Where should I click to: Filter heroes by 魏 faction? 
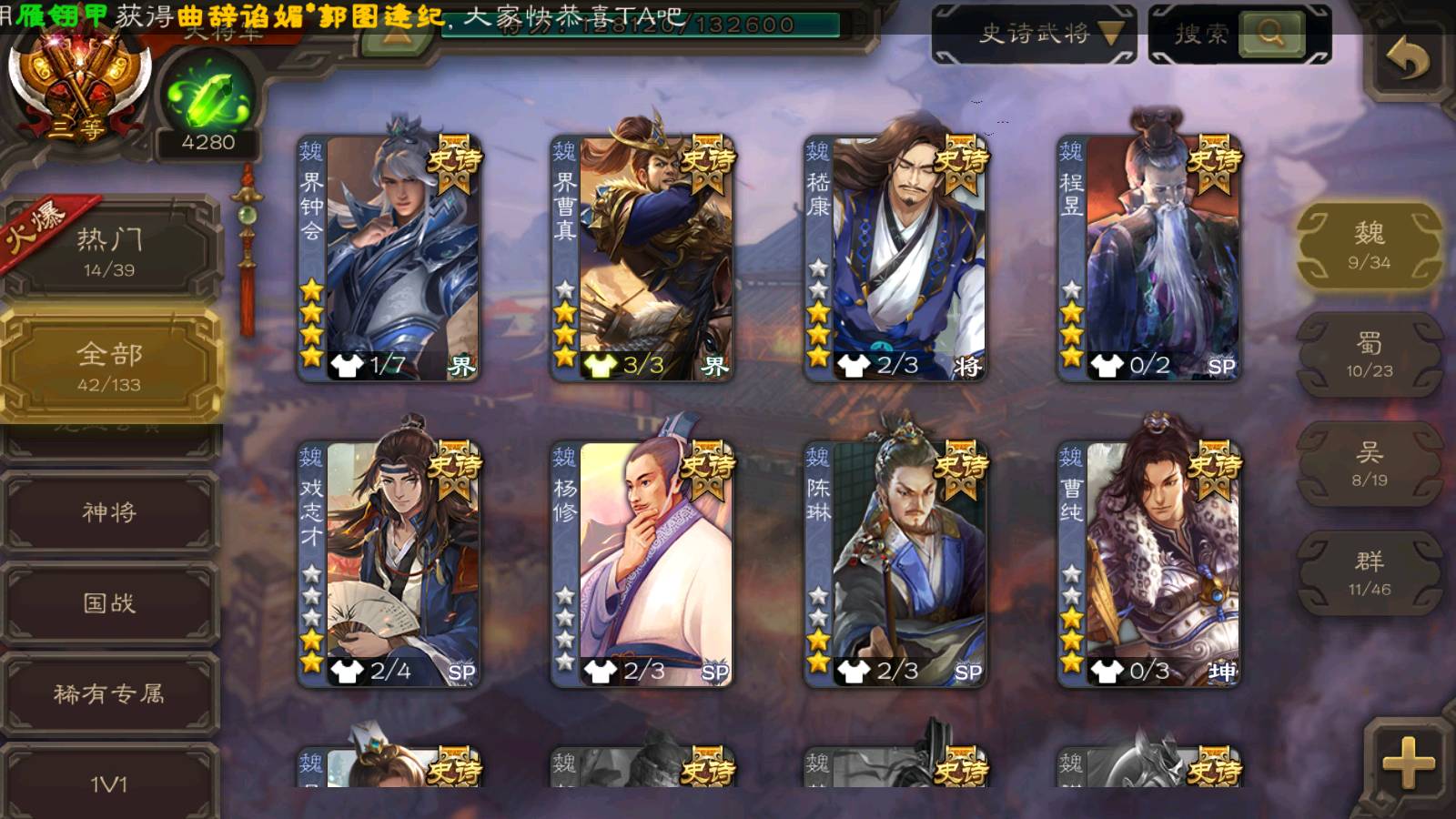[1369, 246]
